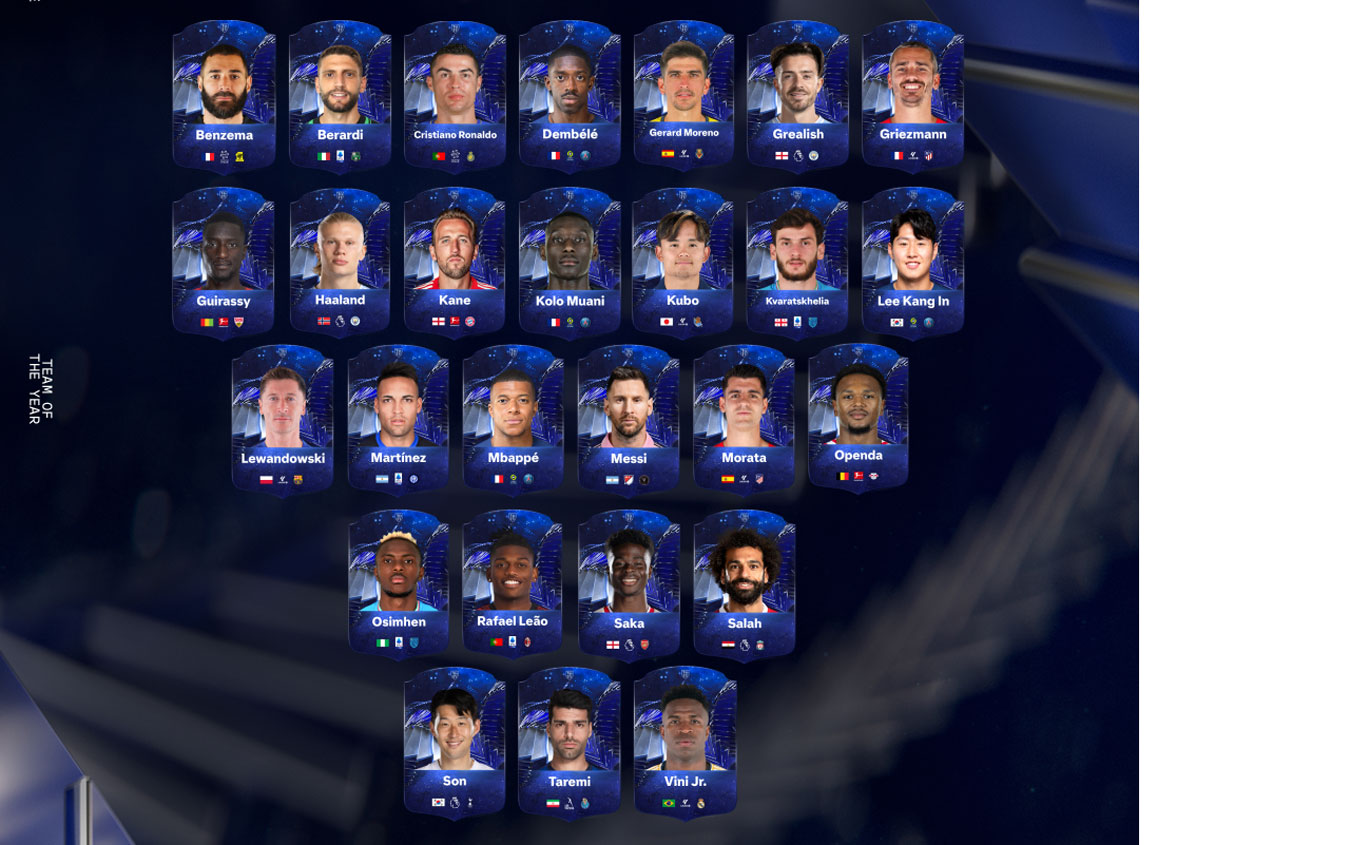Select the France flag on Benzema's card

pyautogui.click(x=209, y=157)
